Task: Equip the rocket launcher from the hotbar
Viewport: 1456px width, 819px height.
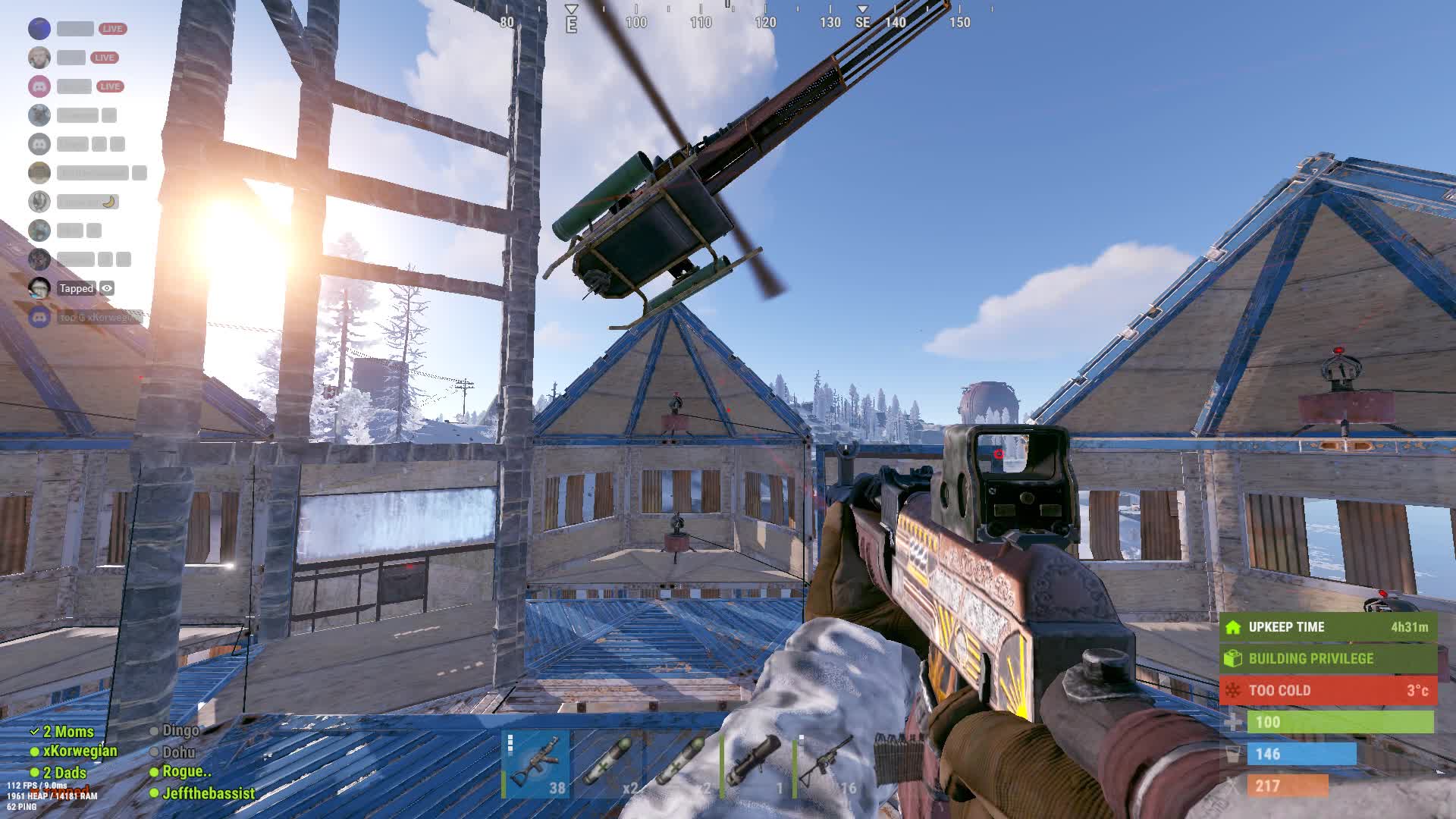Action: click(x=755, y=764)
